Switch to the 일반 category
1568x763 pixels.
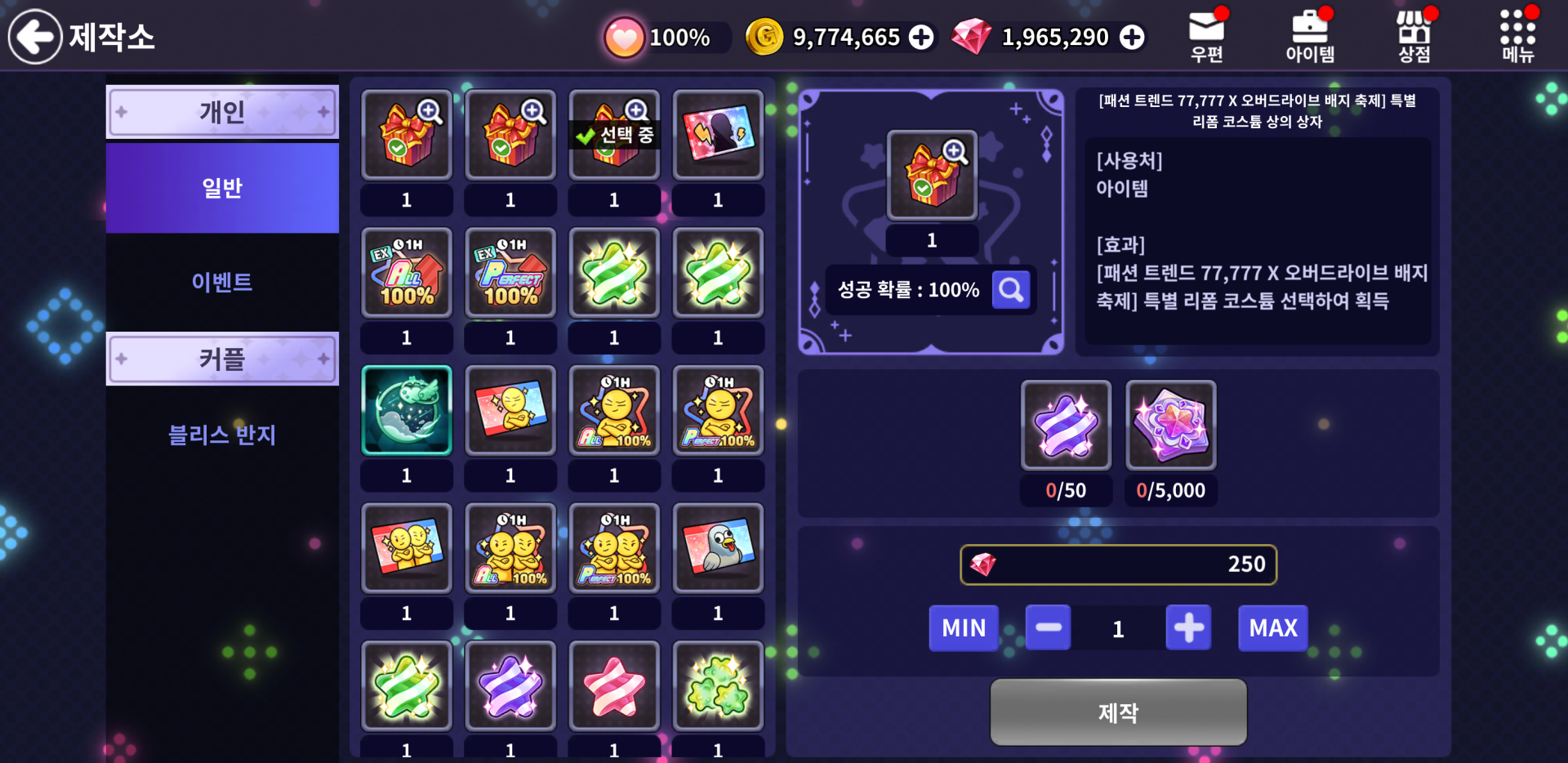222,188
